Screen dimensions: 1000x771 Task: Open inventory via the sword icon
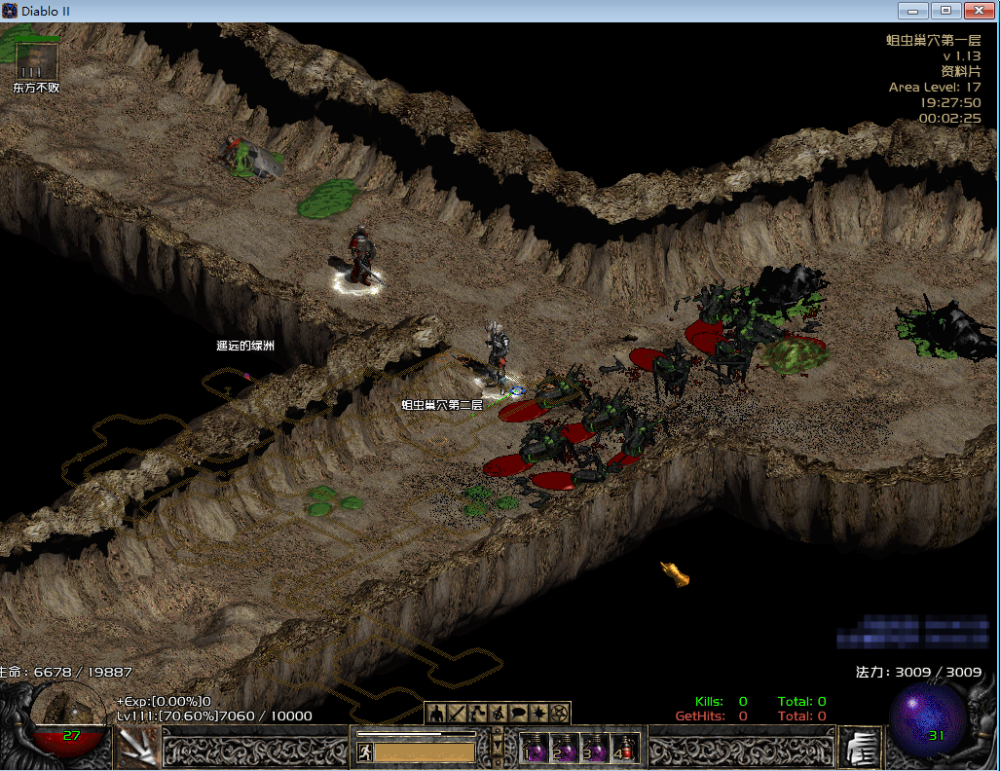pyautogui.click(x=456, y=713)
